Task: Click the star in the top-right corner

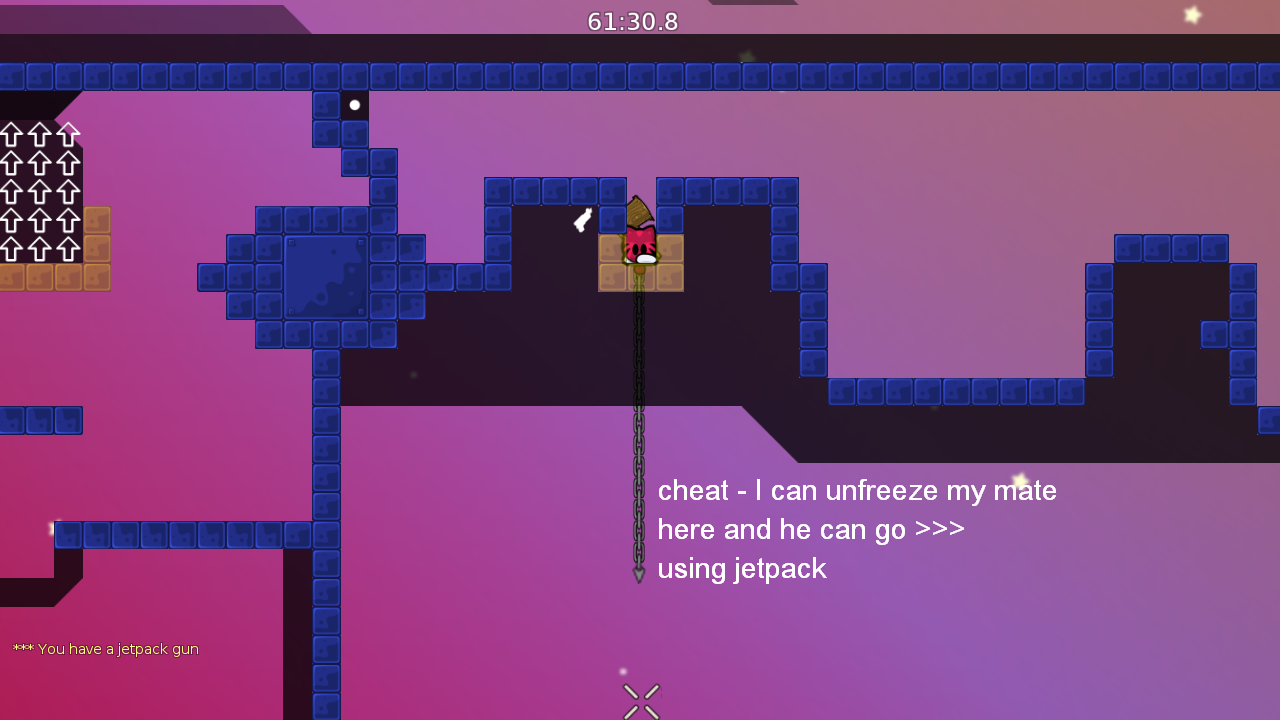Action: pos(1193,15)
